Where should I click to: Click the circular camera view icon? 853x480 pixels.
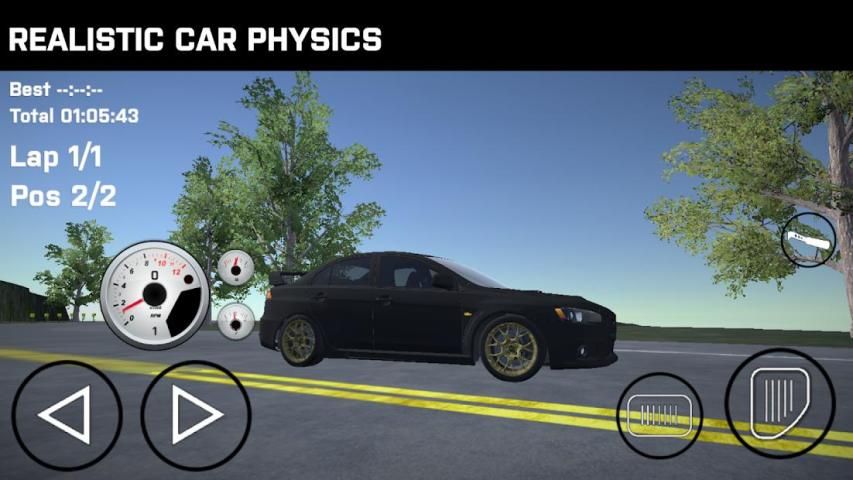coord(808,241)
